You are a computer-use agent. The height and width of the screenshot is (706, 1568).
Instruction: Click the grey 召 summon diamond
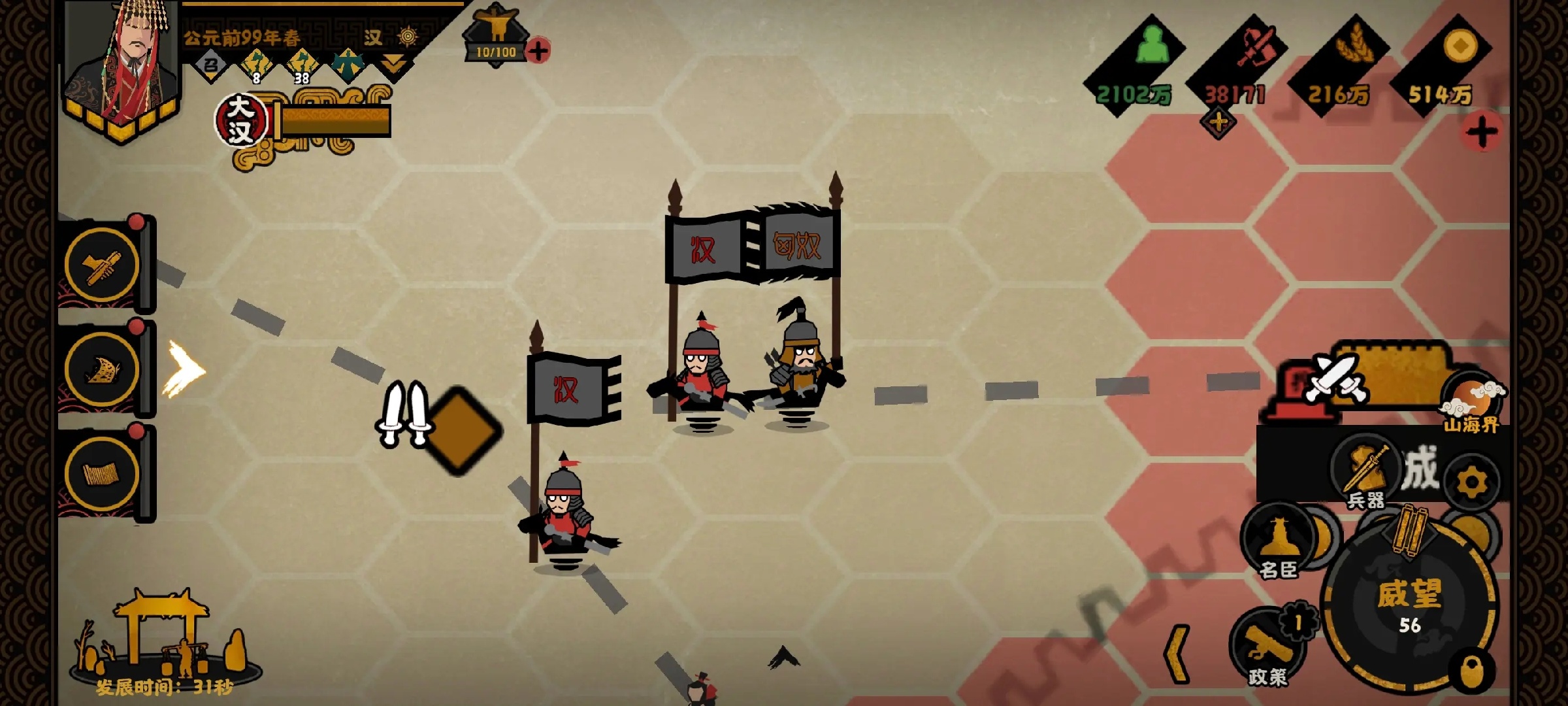pyautogui.click(x=210, y=65)
